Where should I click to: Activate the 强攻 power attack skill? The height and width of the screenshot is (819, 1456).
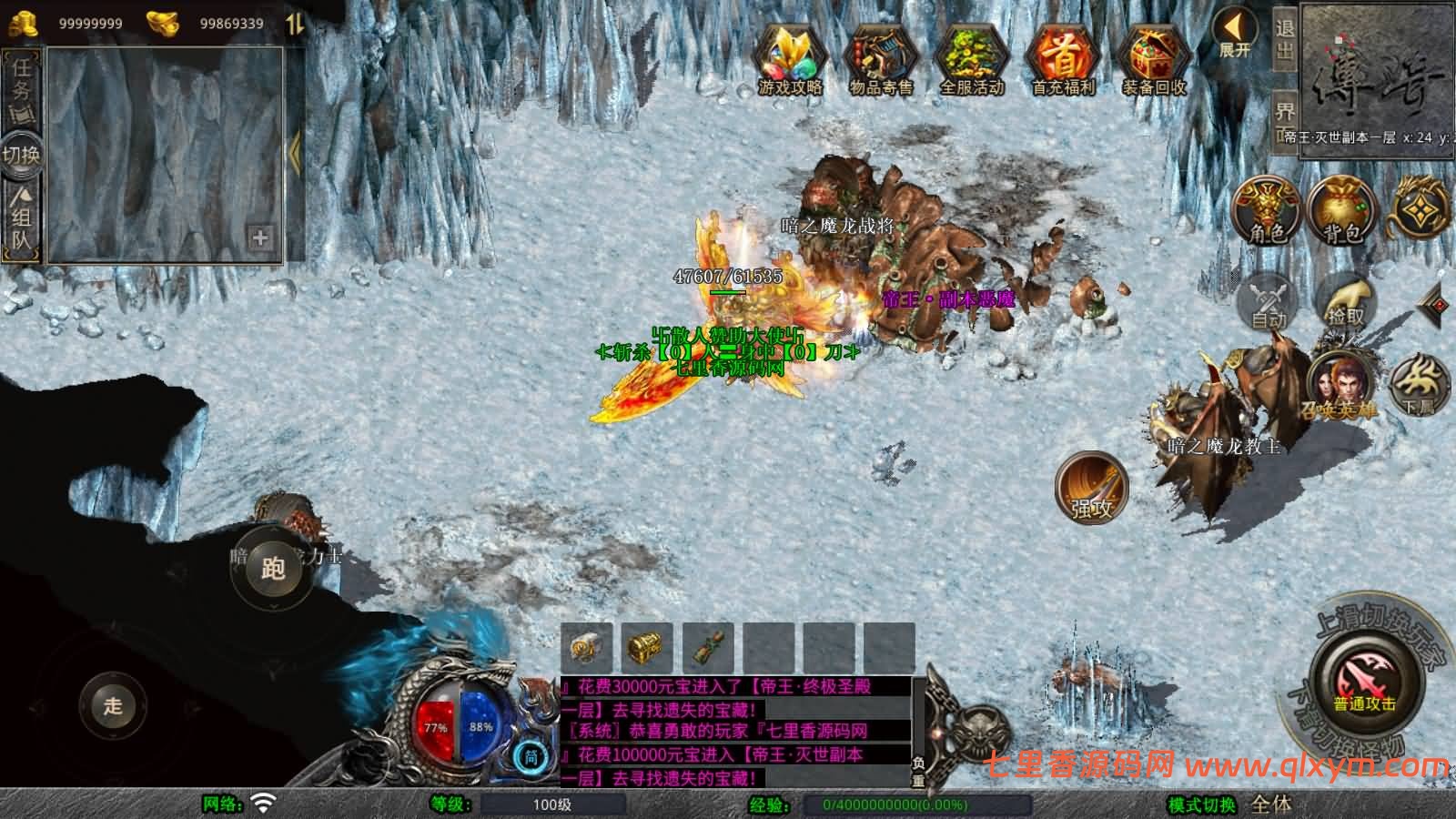pyautogui.click(x=1091, y=487)
